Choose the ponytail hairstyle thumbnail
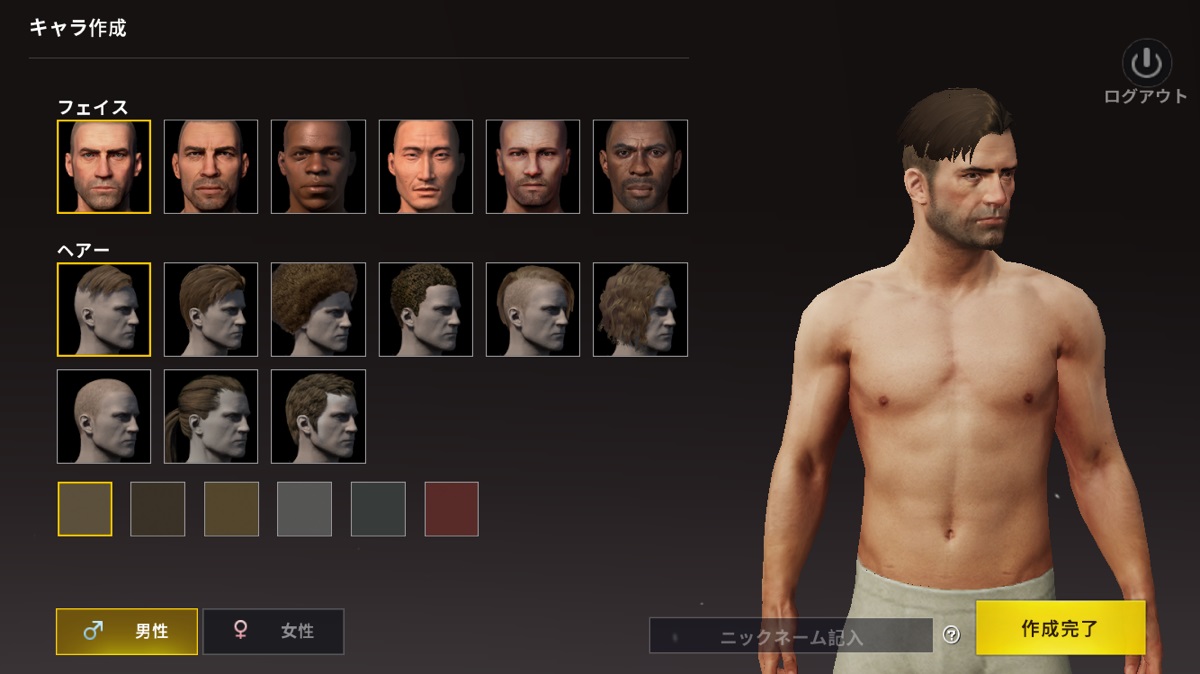This screenshot has width=1200, height=674. coord(211,416)
